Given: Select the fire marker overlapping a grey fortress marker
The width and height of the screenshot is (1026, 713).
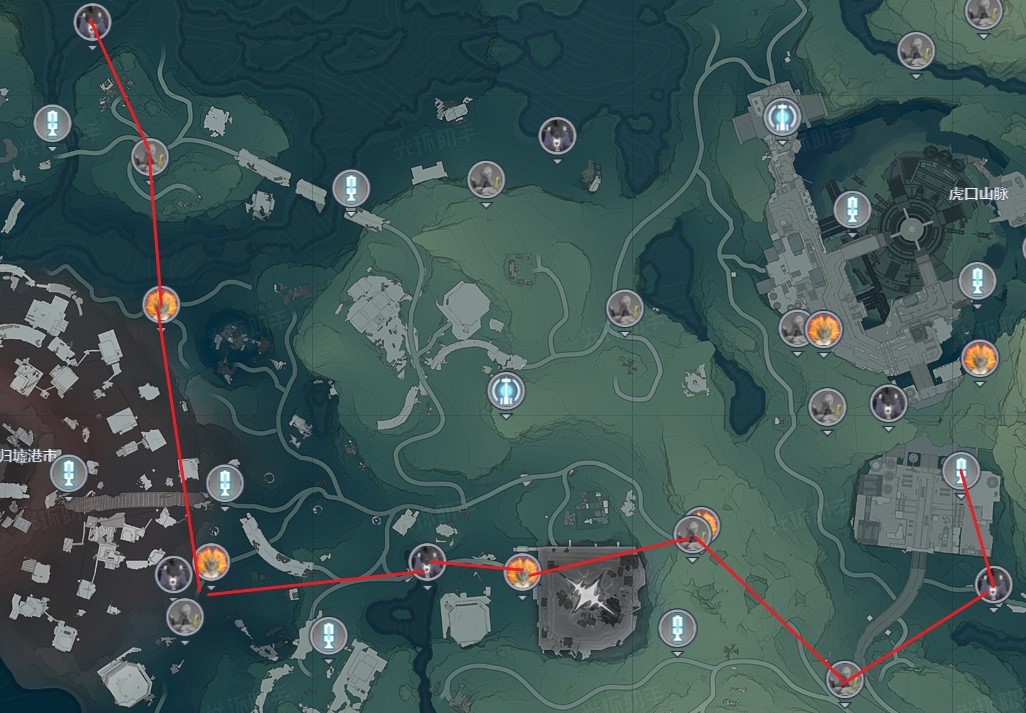Looking at the screenshot, I should [x=822, y=327].
